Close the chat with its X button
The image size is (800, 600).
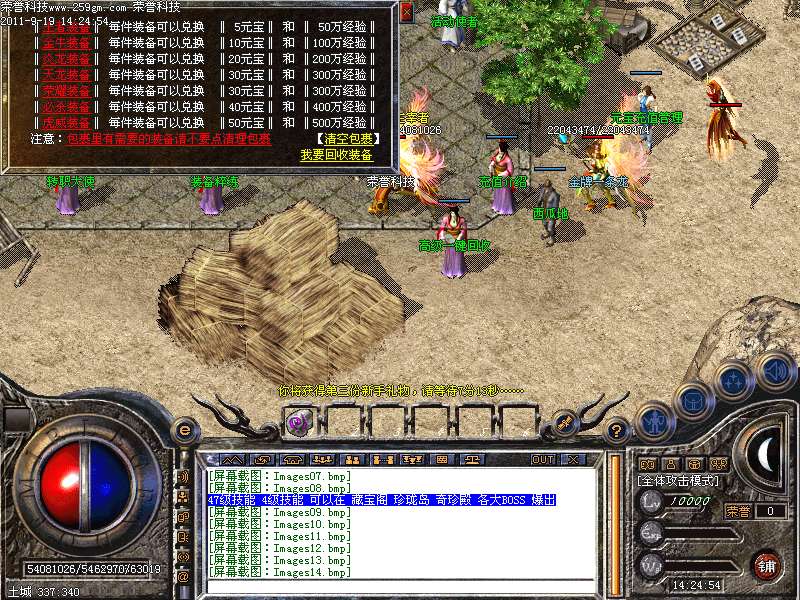(572, 459)
